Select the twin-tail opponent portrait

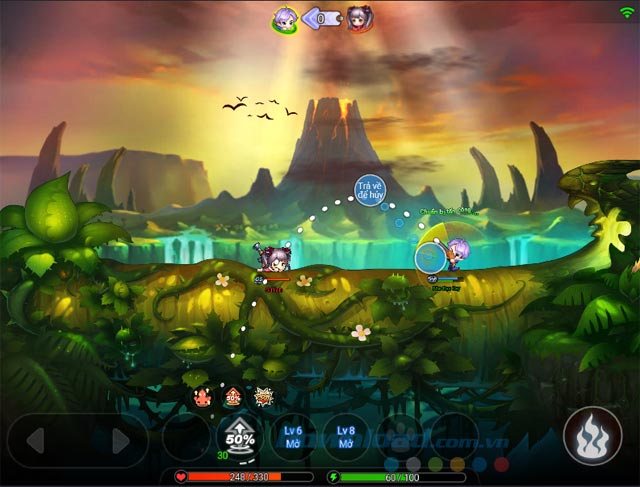pos(360,17)
